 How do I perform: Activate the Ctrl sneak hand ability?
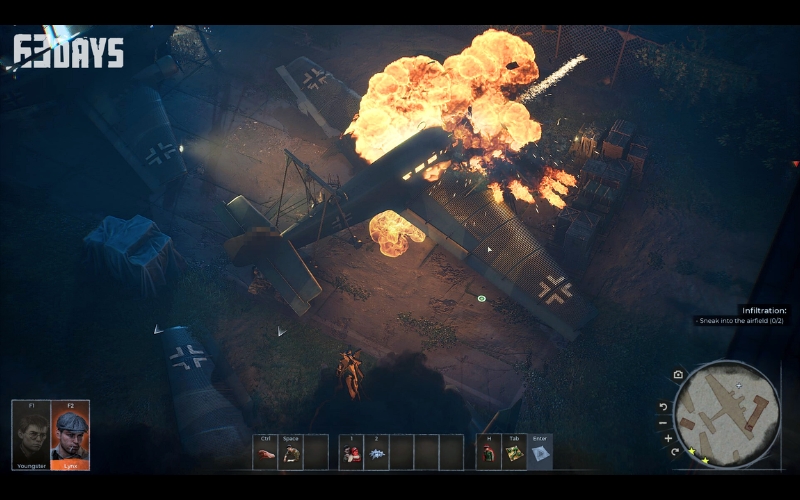[265, 454]
